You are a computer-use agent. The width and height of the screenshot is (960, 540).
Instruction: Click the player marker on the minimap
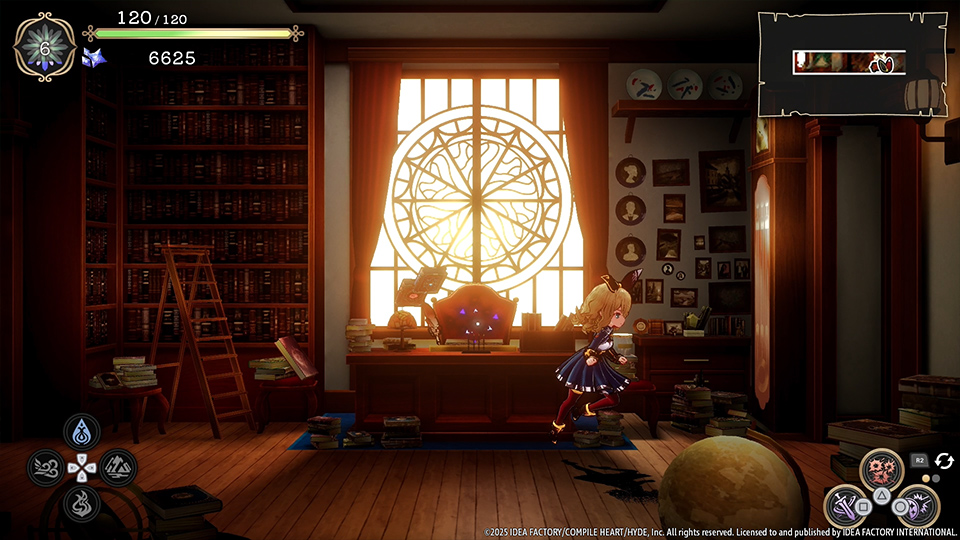tap(883, 65)
